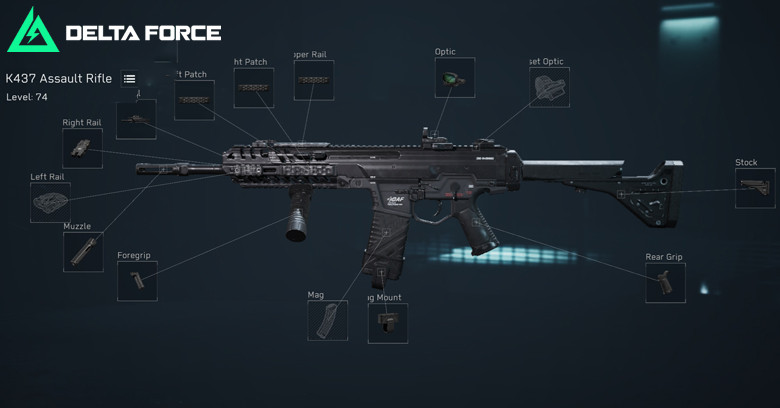Select the Foregrip attachment slot

137,281
